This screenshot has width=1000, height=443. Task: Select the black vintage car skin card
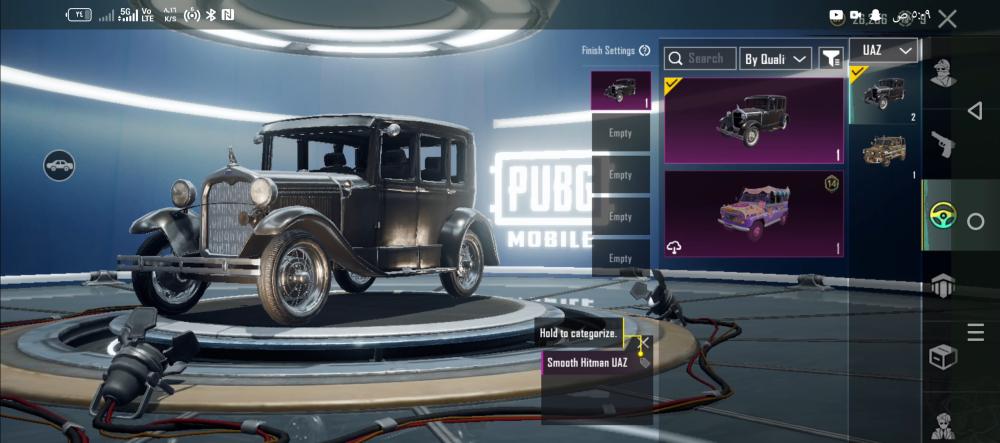[x=754, y=120]
